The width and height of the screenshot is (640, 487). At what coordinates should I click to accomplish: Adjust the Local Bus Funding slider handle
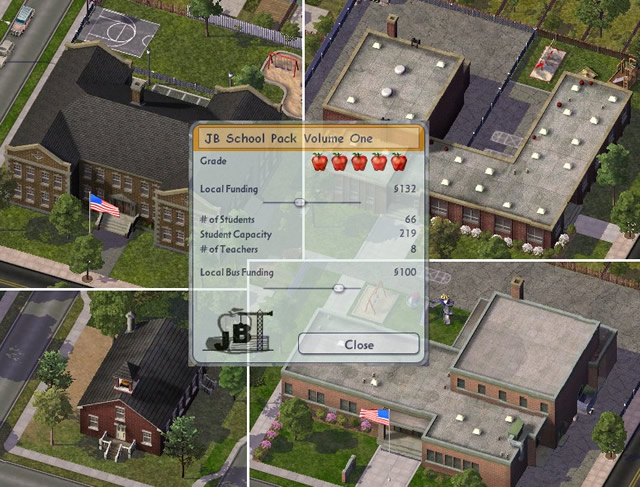[x=339, y=287]
